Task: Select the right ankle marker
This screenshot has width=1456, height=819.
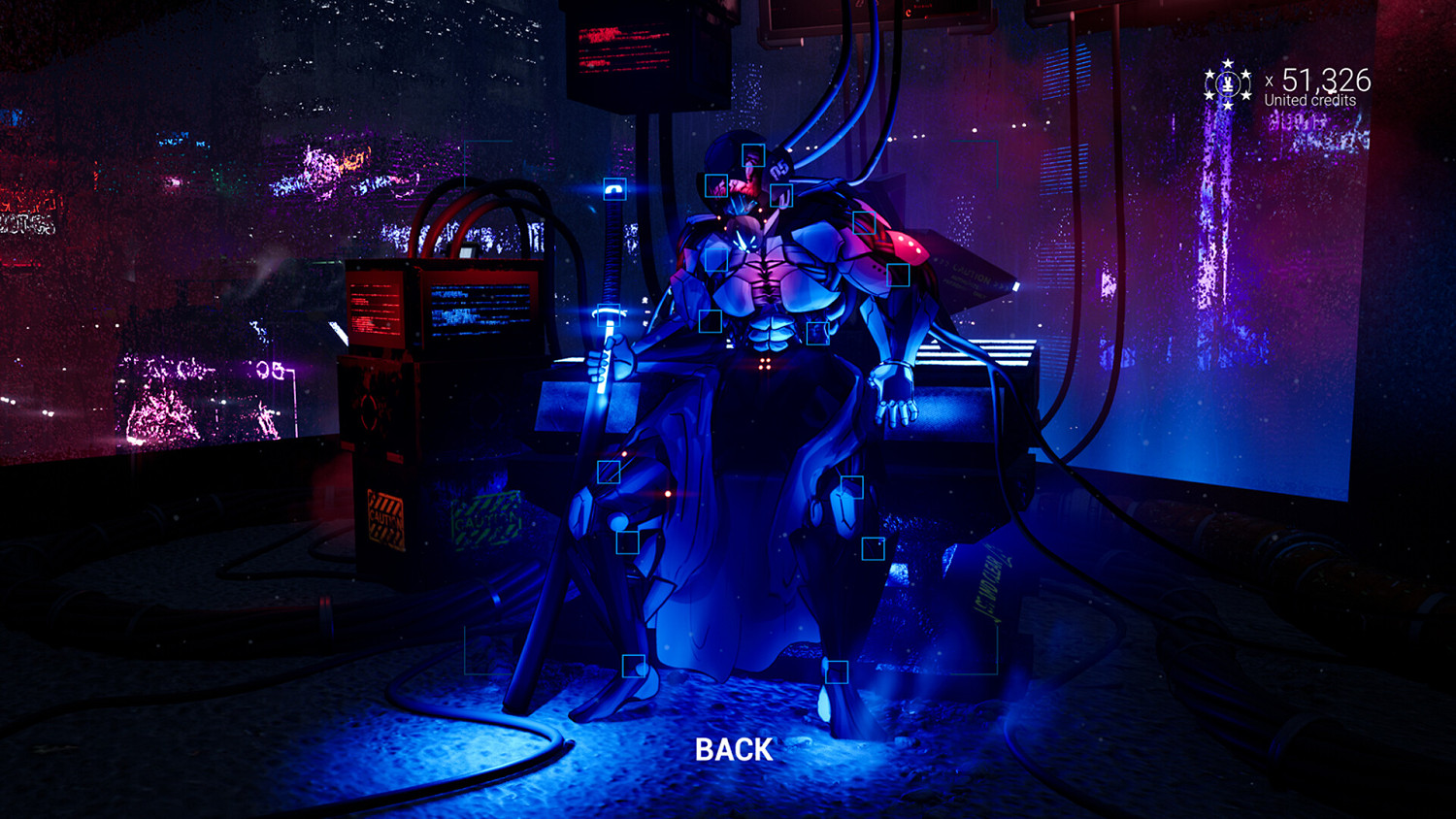Action: click(837, 671)
